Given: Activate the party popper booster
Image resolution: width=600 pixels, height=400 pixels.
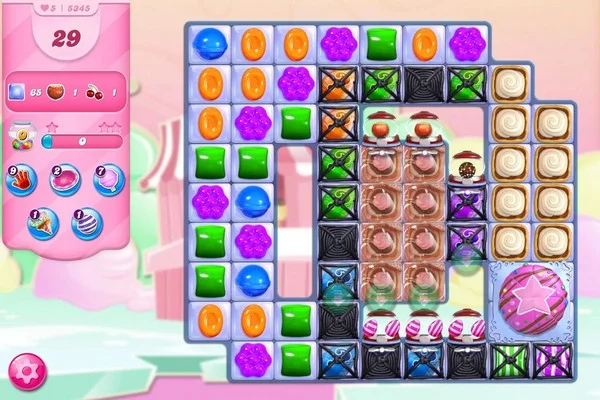Looking at the screenshot, I should [42, 222].
